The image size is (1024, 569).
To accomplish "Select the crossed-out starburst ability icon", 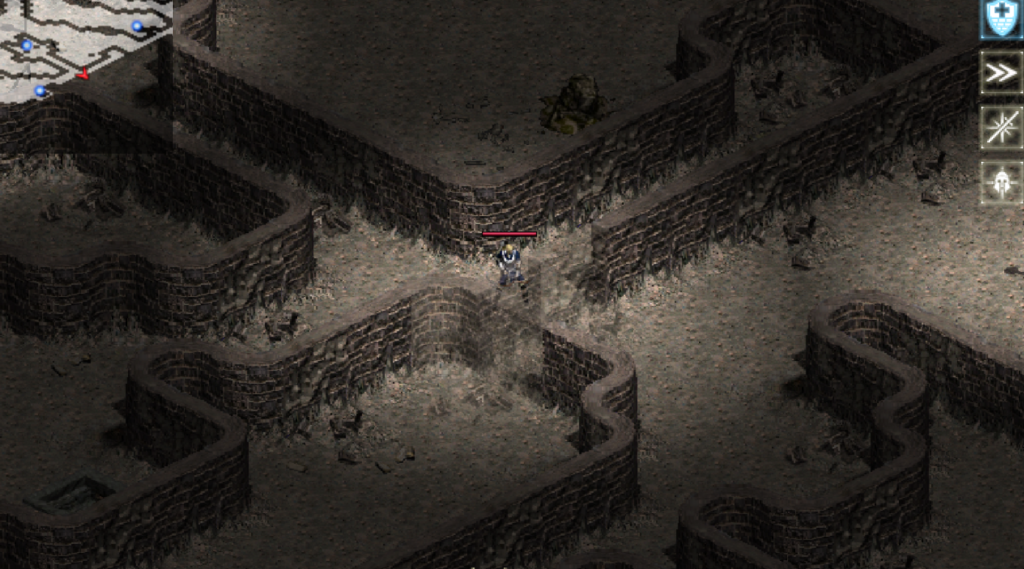I will click(x=1000, y=128).
